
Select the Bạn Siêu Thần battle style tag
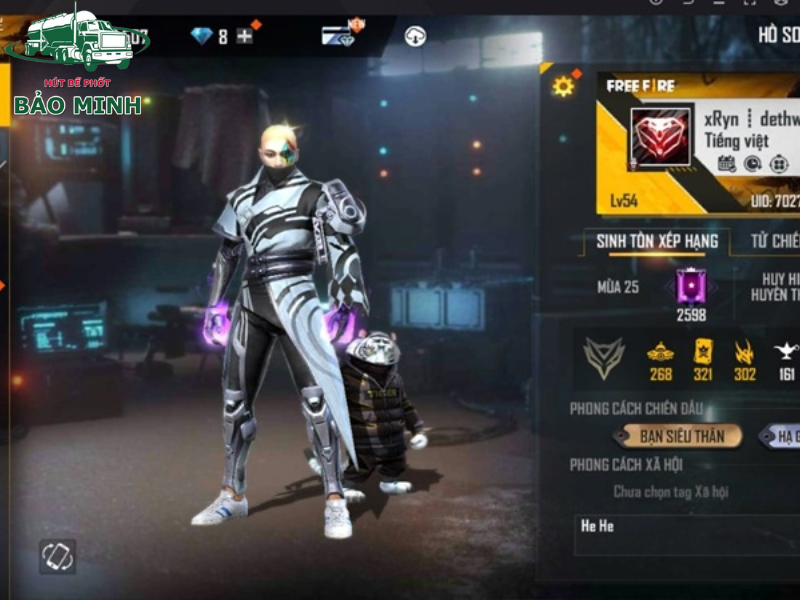click(677, 435)
